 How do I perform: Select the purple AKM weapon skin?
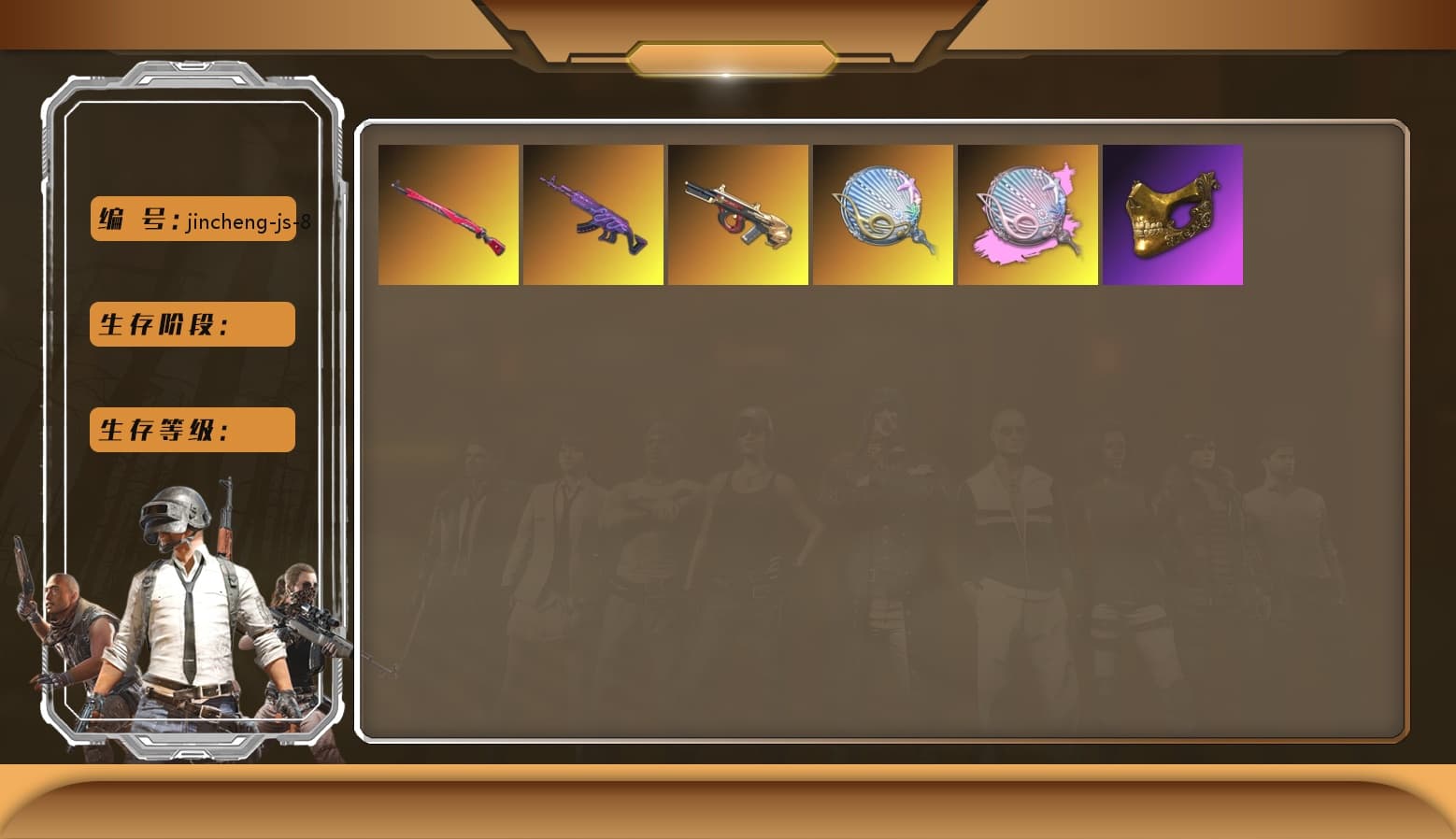pos(592,214)
